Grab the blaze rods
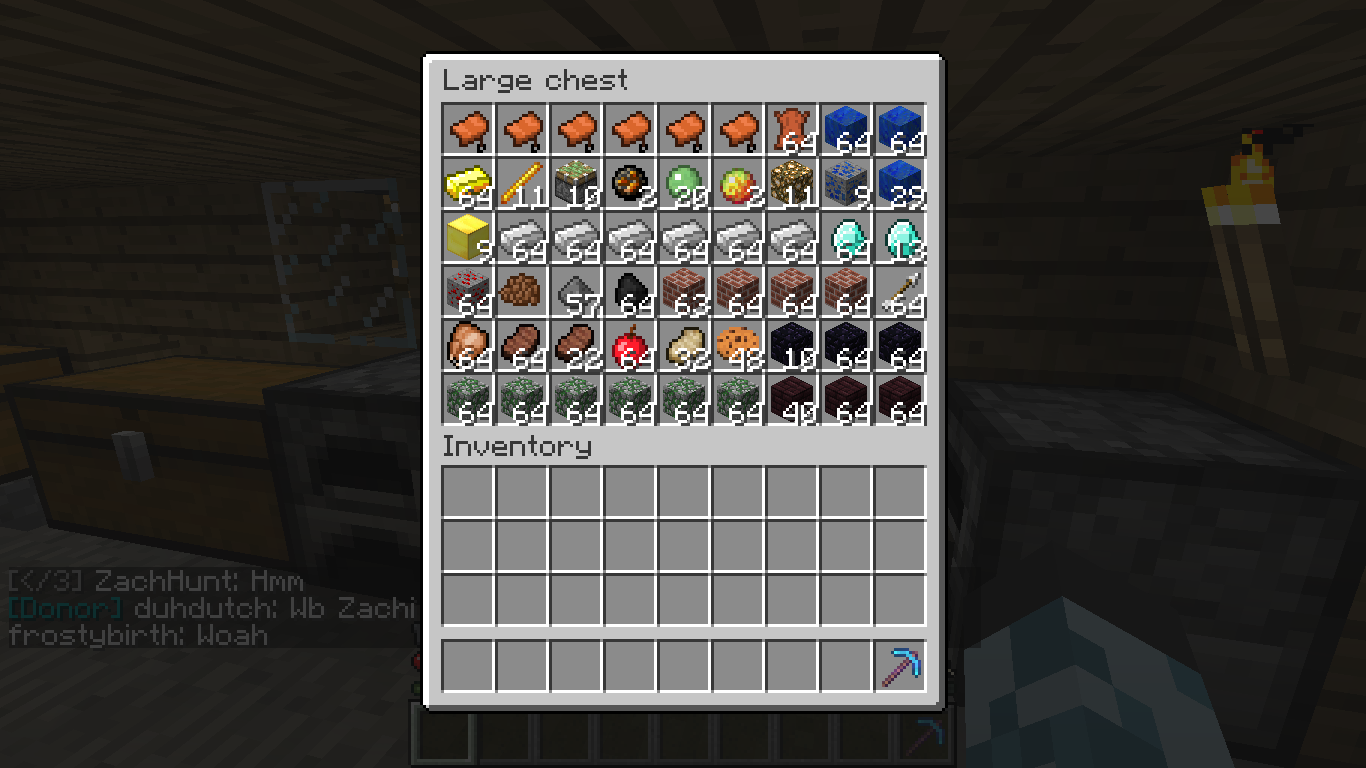Viewport: 1366px width, 768px height. (x=522, y=183)
